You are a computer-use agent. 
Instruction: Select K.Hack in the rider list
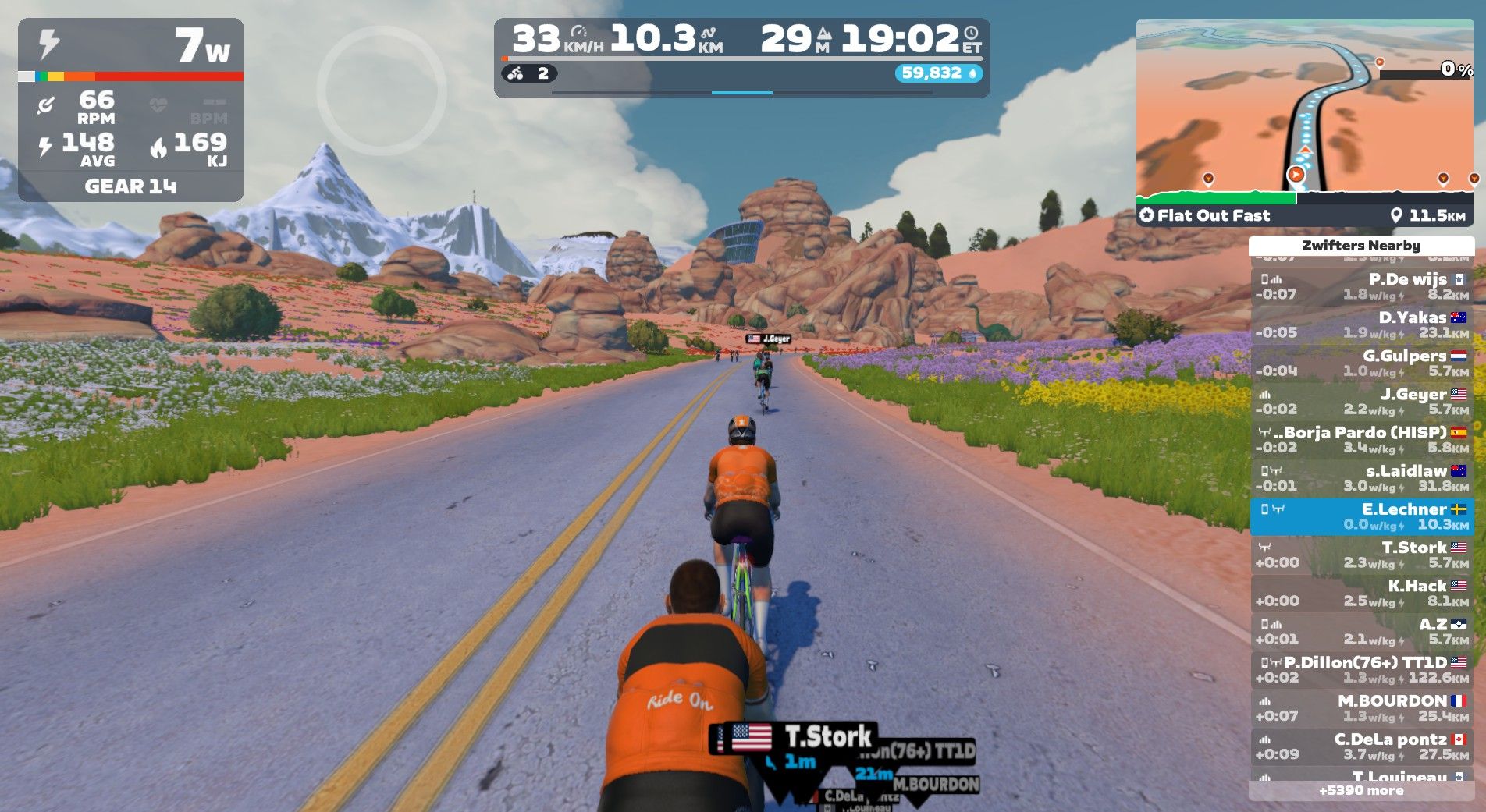coord(1362,593)
